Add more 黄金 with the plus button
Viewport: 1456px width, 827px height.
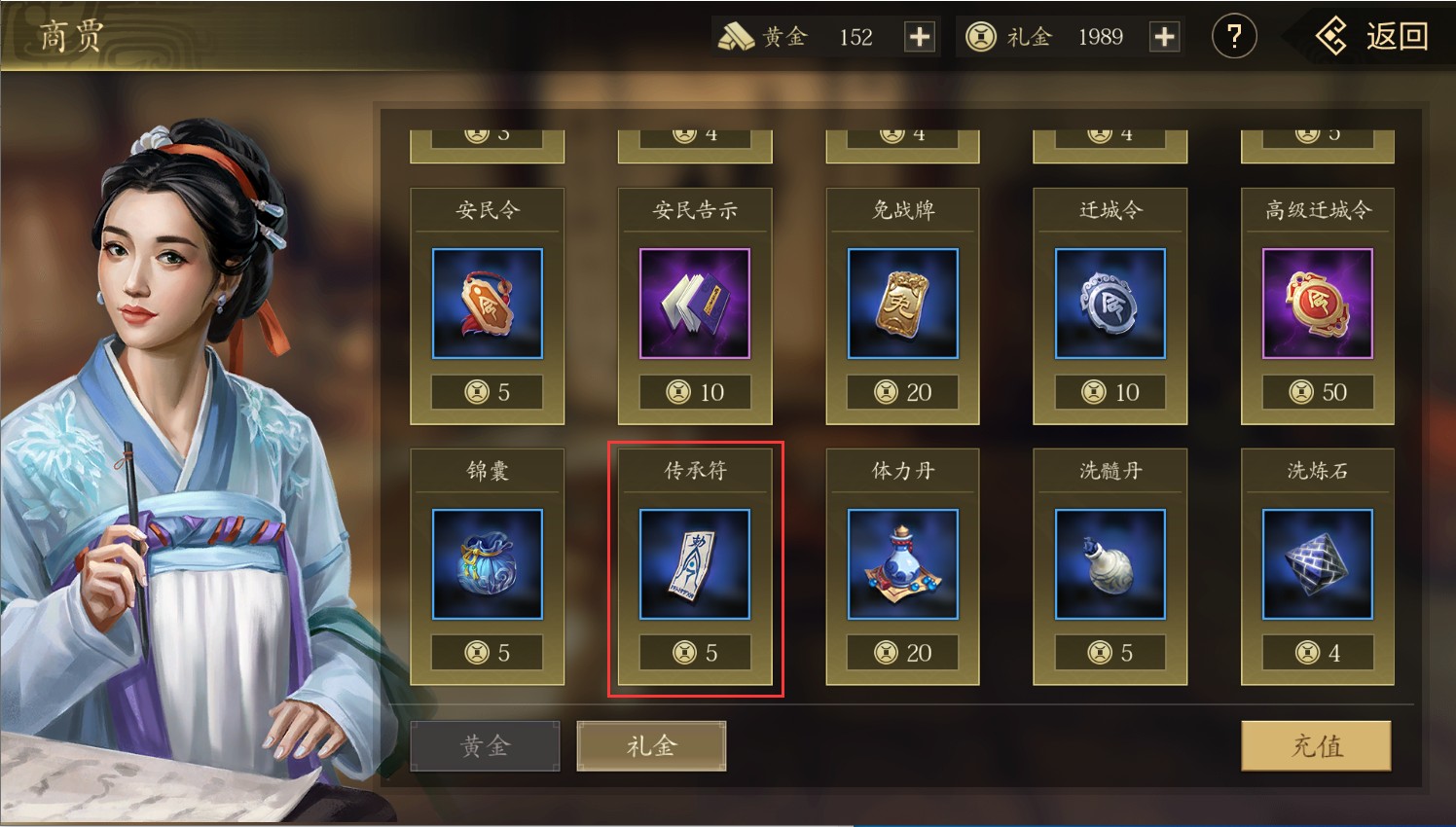[x=919, y=37]
